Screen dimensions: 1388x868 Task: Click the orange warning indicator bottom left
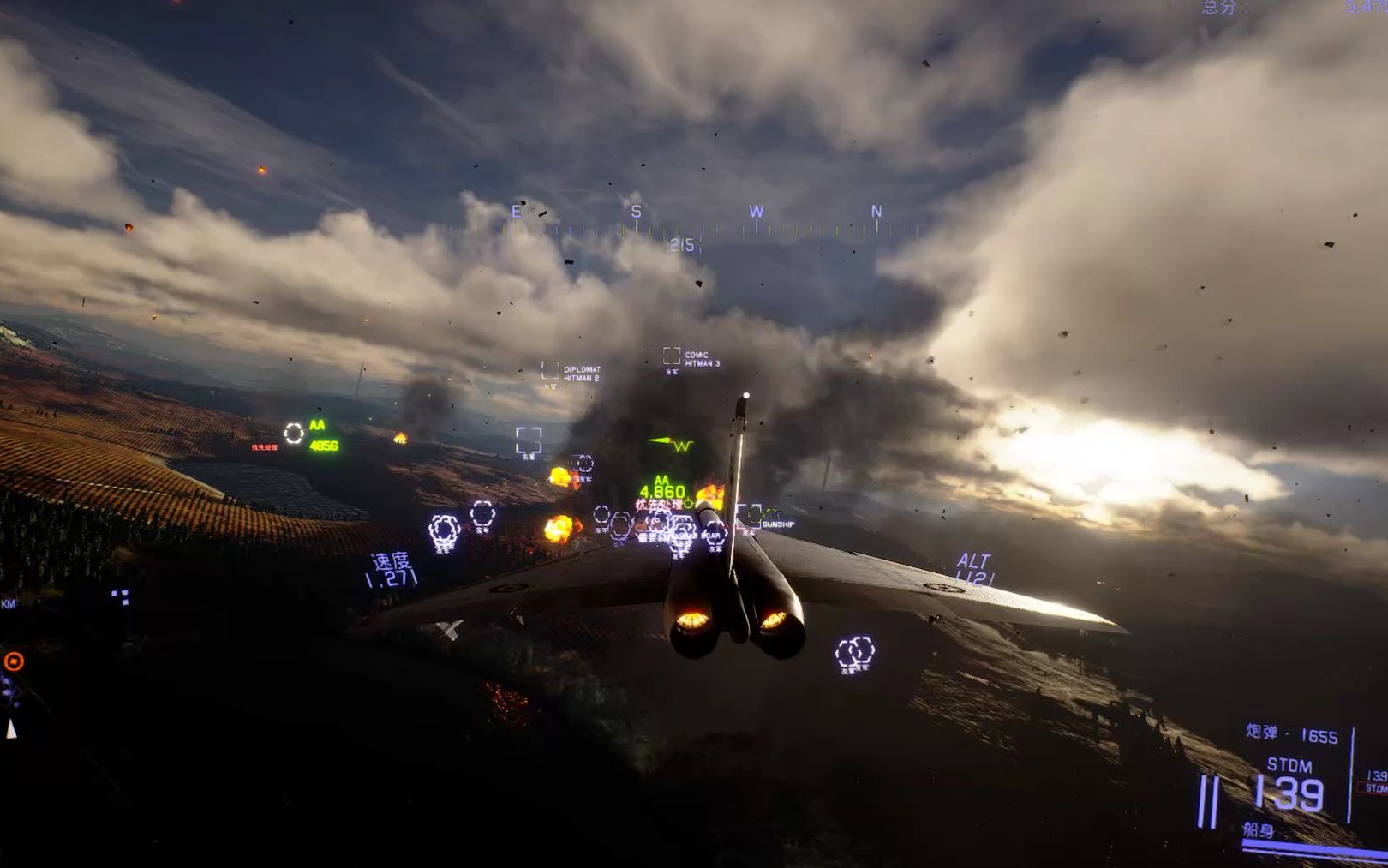click(12, 660)
